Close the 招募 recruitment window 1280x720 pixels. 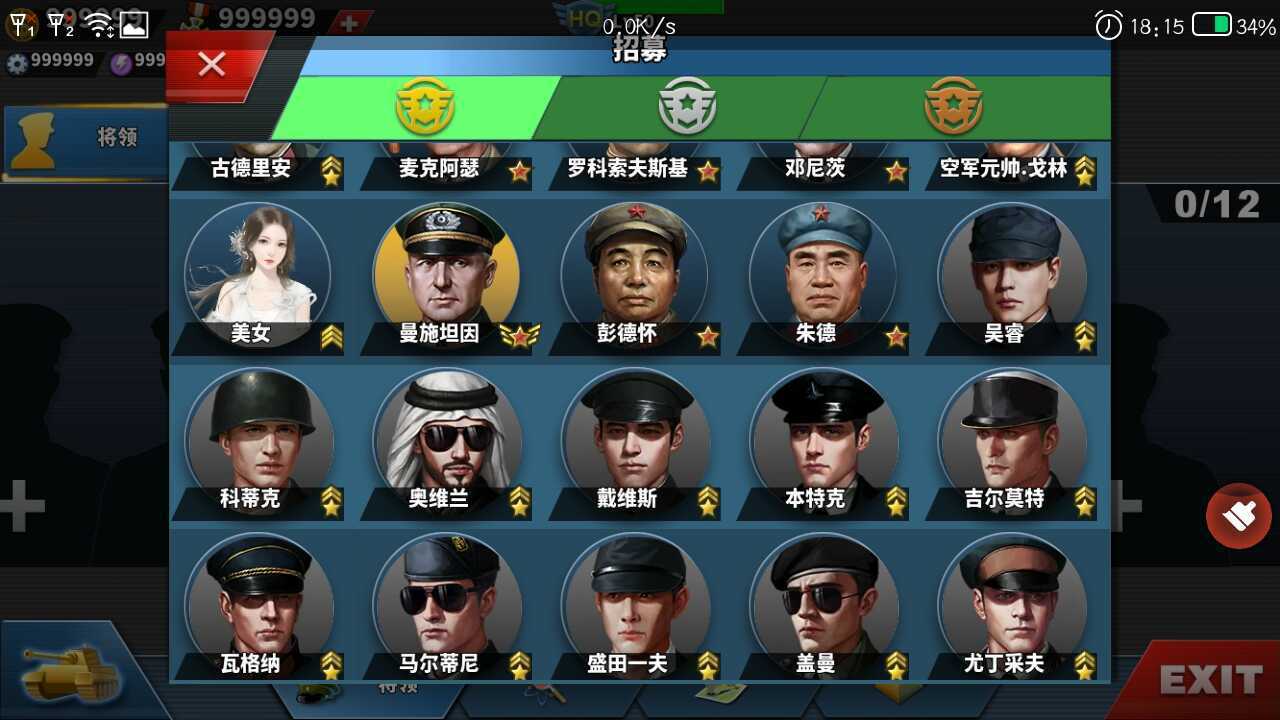pos(211,63)
